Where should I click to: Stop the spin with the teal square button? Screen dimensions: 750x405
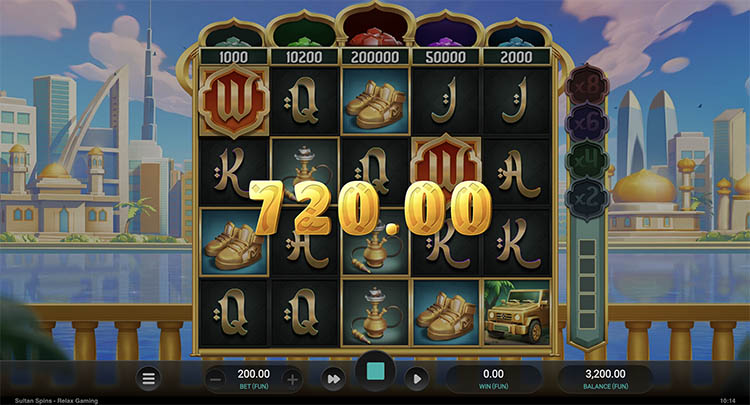pos(375,374)
